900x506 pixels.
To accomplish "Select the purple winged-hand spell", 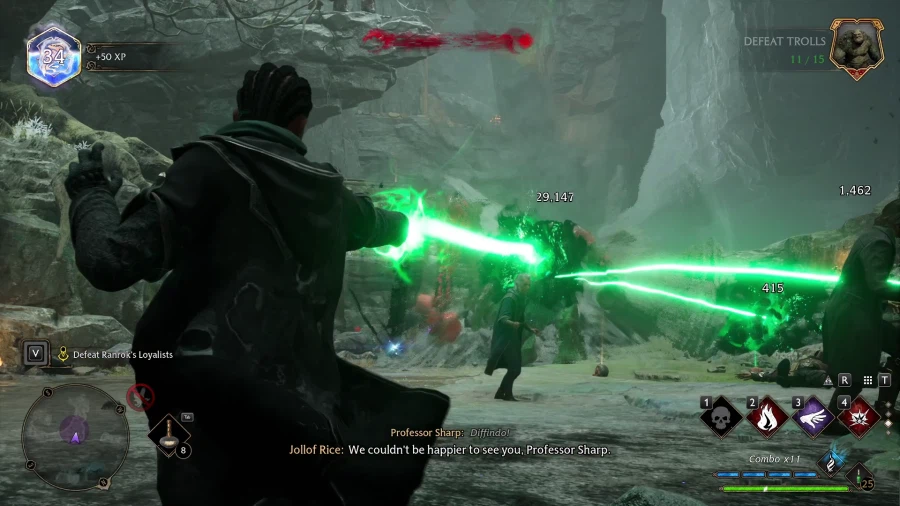I will (x=813, y=418).
